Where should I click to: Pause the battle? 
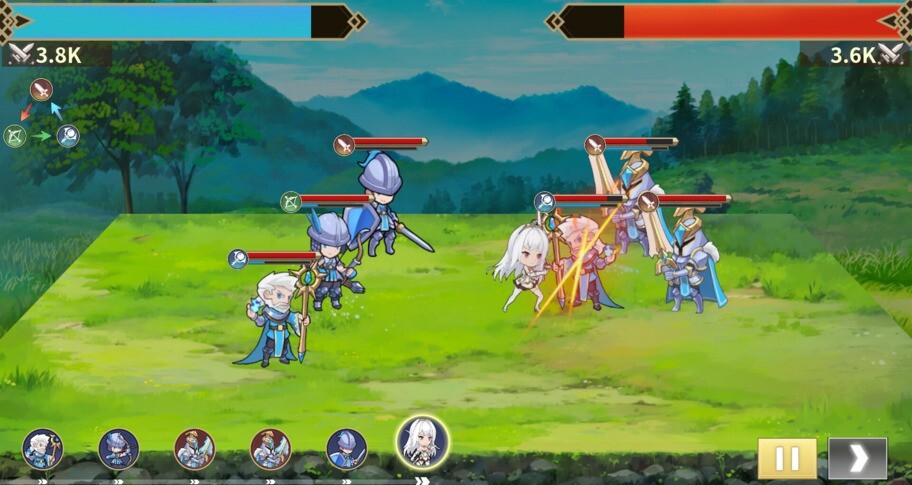pyautogui.click(x=787, y=458)
